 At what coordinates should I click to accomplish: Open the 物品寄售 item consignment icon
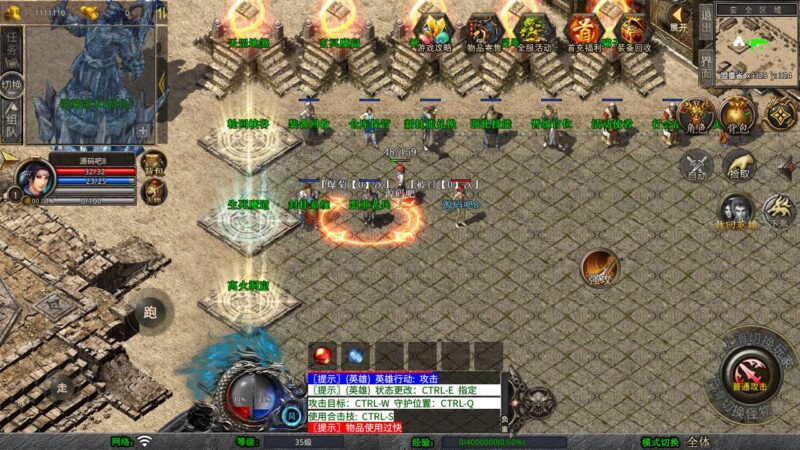click(484, 30)
